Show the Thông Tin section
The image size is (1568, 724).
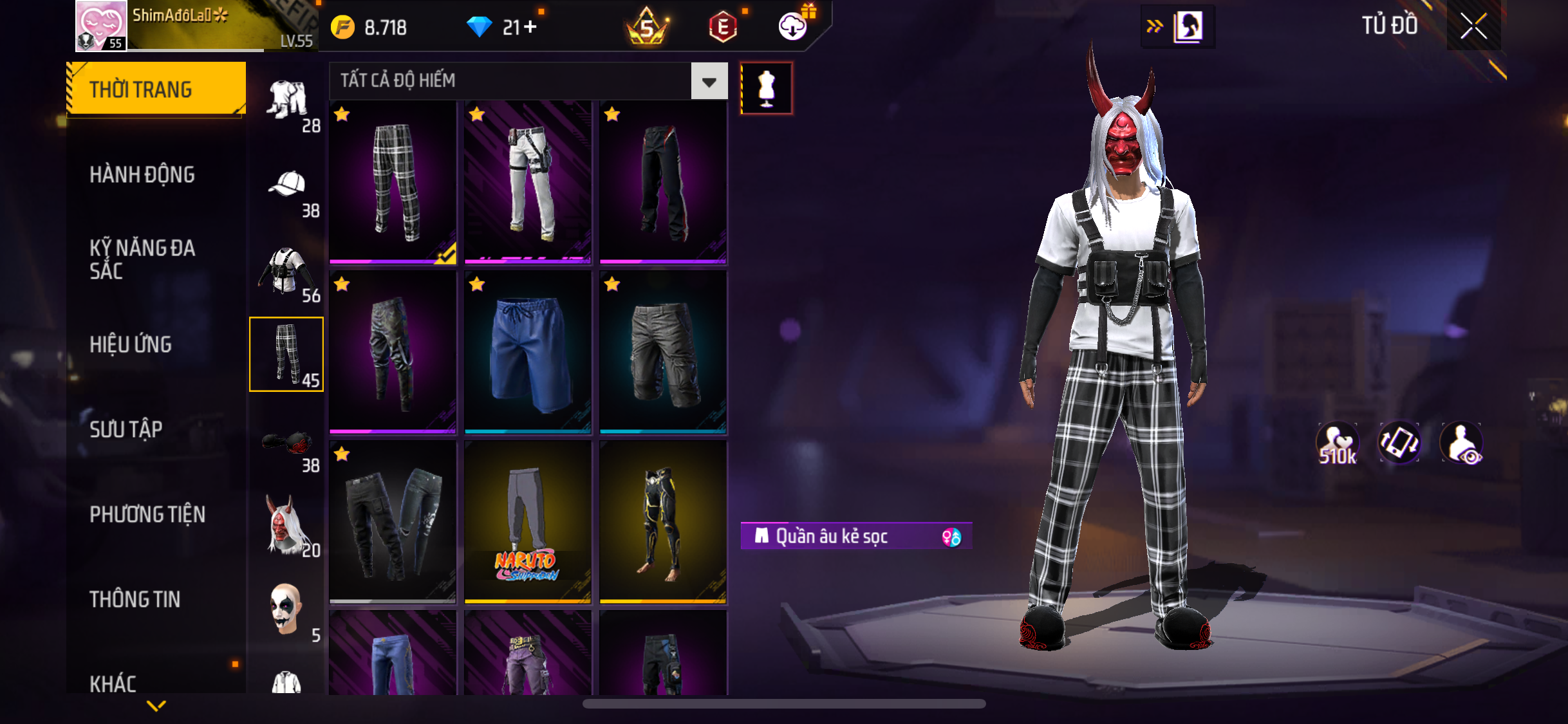click(135, 599)
